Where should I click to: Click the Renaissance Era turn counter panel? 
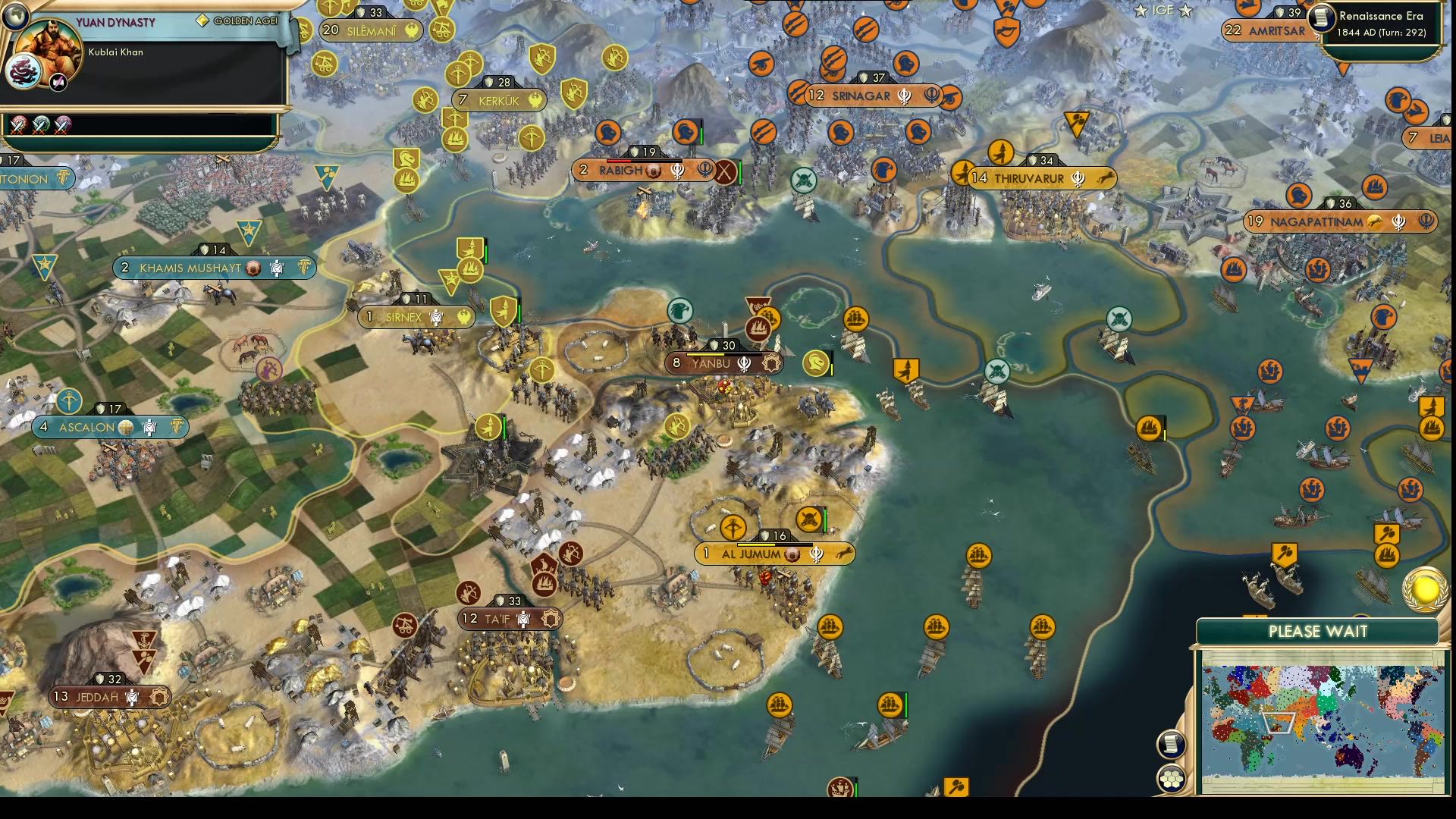(1380, 23)
